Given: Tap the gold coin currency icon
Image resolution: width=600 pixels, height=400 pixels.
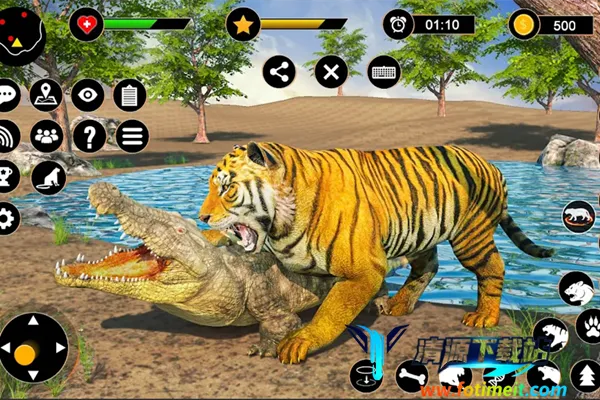Looking at the screenshot, I should [x=522, y=24].
